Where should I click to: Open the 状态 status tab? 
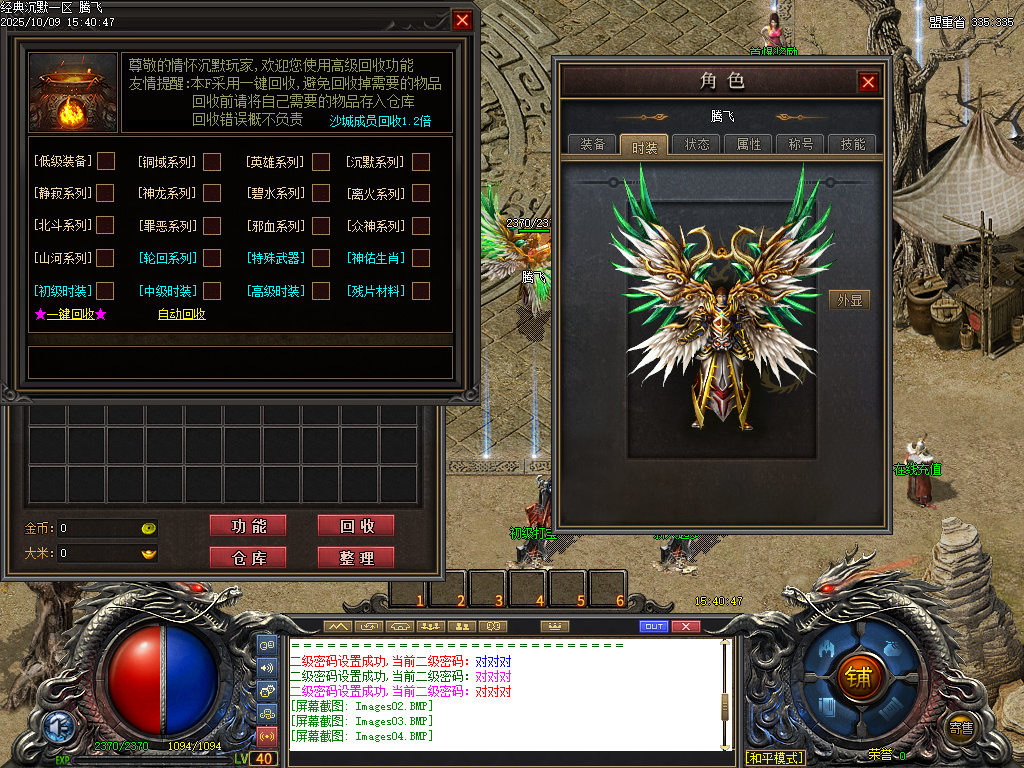(697, 144)
